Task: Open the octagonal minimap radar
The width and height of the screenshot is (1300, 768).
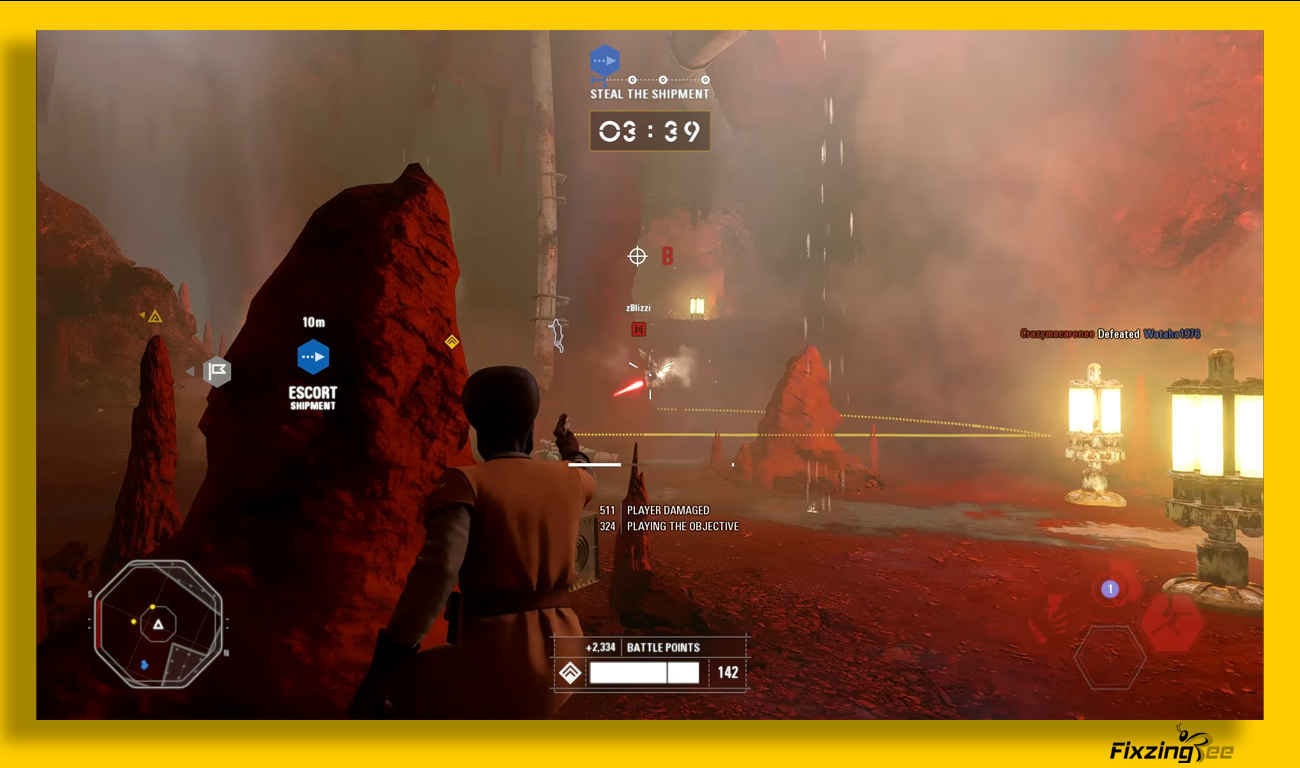Action: point(158,624)
